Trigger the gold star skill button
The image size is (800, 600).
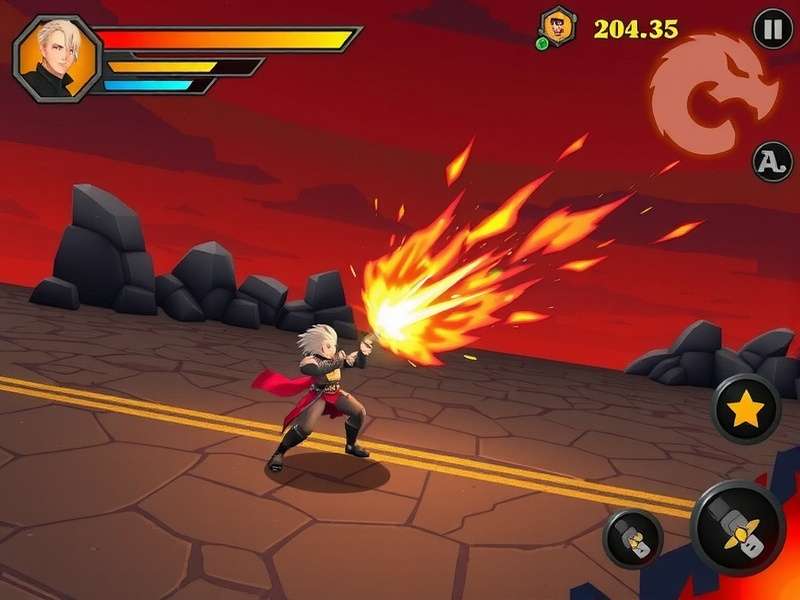click(746, 409)
